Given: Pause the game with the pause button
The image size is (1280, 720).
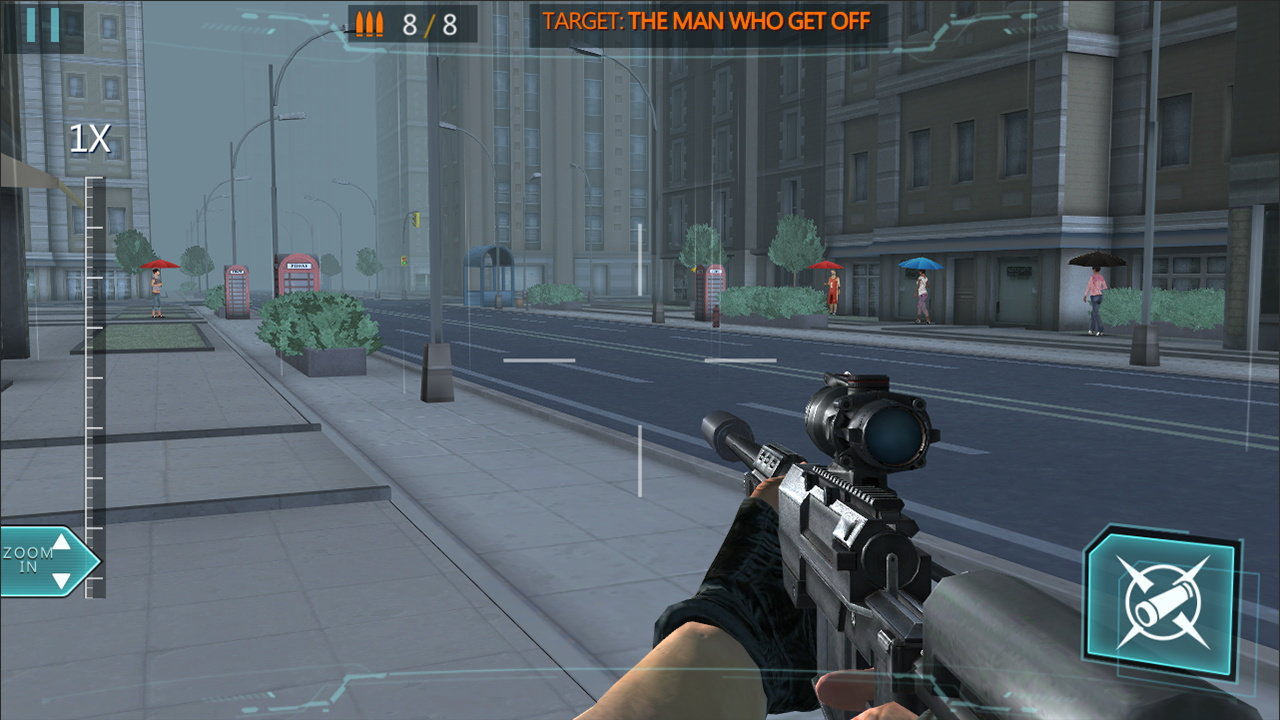Looking at the screenshot, I should click(43, 25).
